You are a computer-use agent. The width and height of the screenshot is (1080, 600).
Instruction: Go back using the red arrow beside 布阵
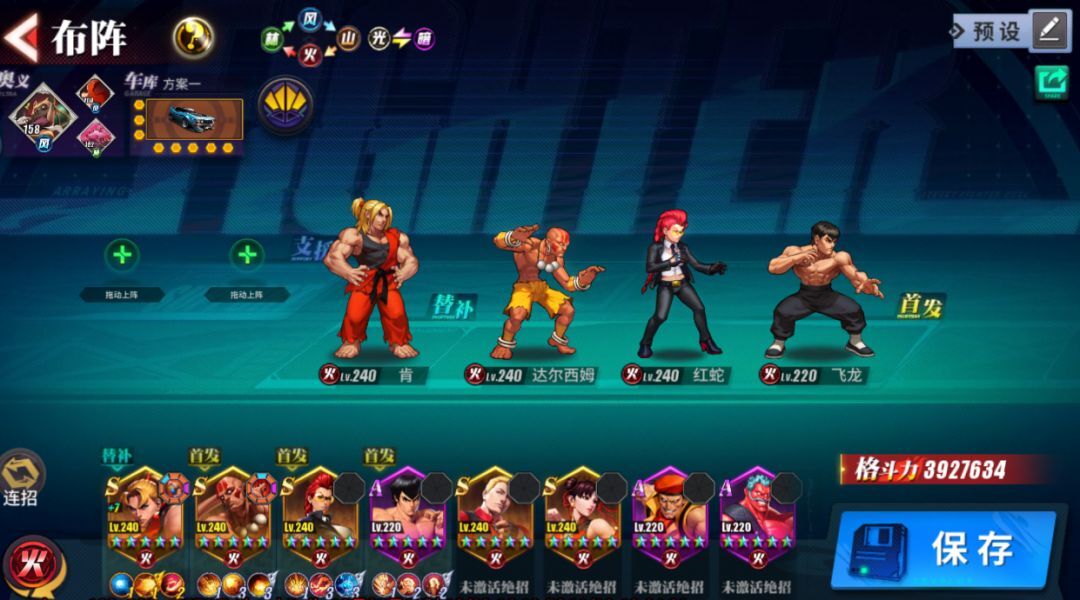[20, 37]
